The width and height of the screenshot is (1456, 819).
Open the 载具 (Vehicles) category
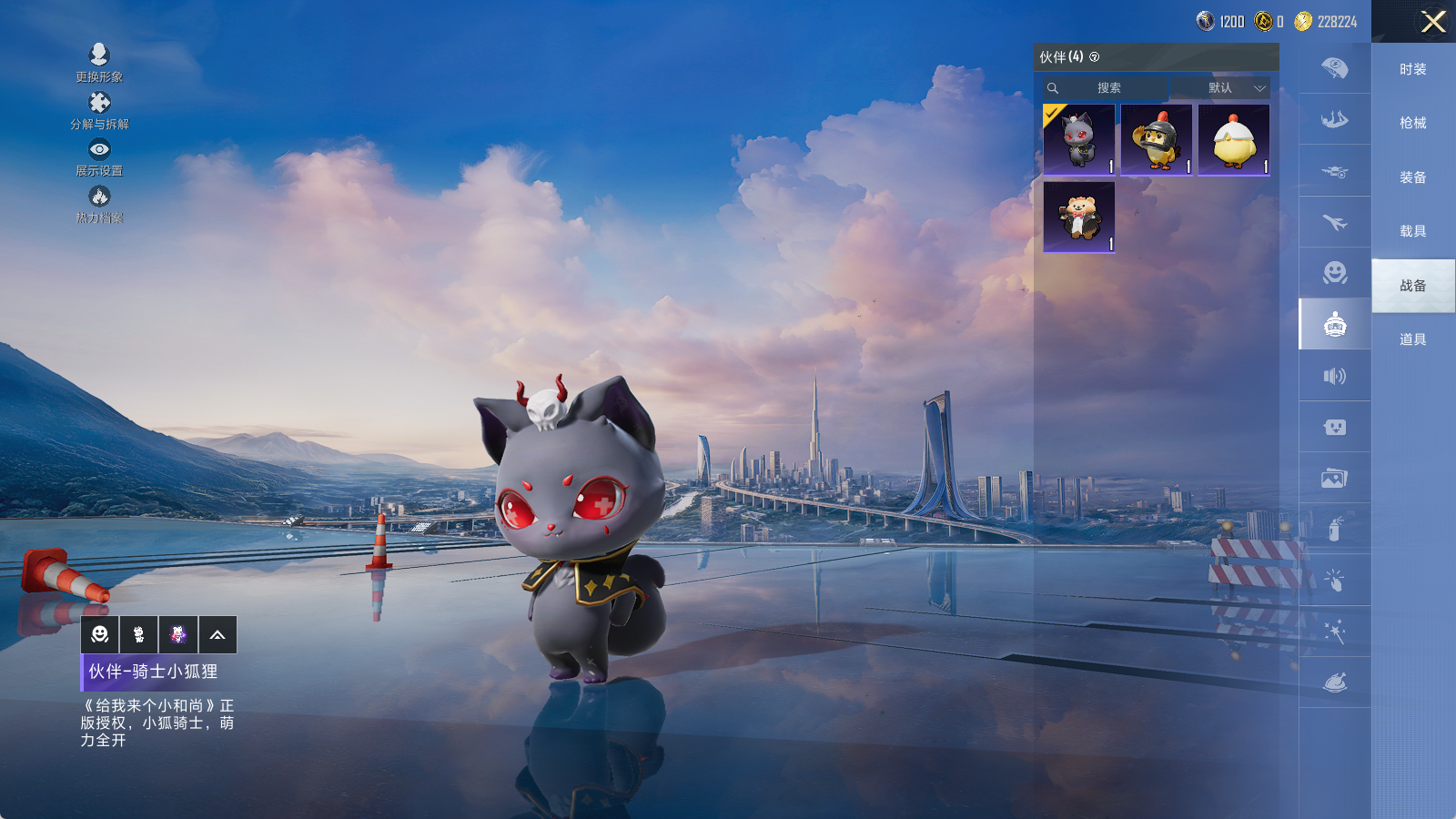(x=1412, y=231)
